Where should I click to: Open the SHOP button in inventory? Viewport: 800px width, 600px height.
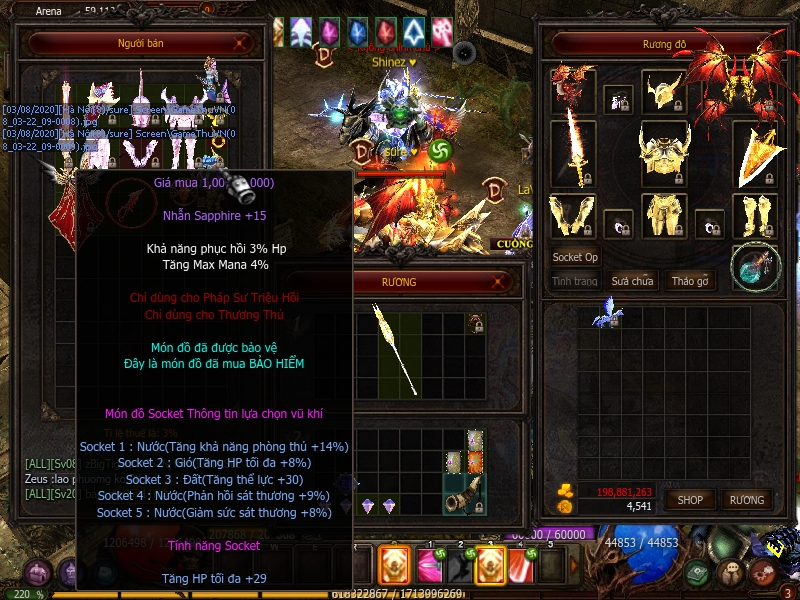click(x=690, y=500)
